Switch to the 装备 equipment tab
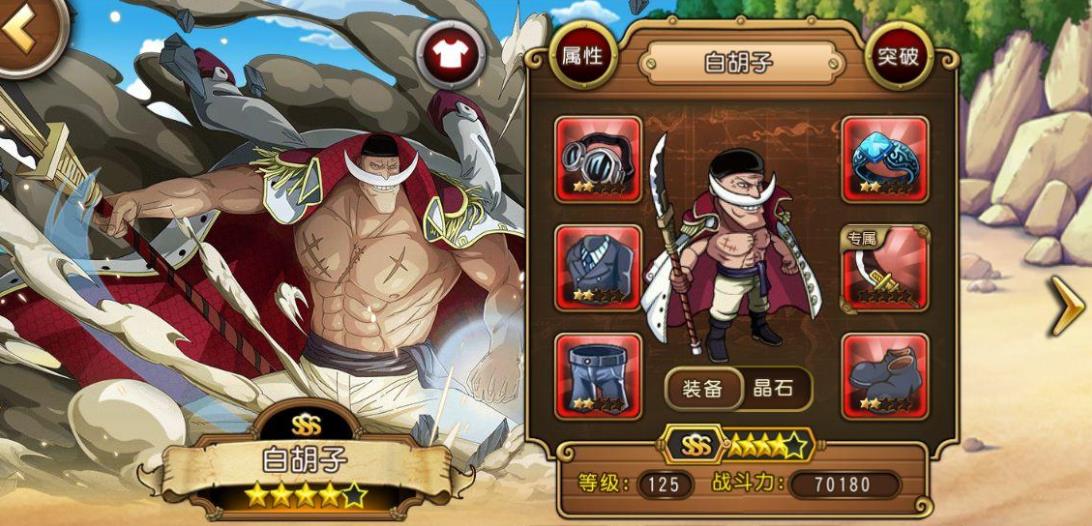Screen dimensions: 1092x526 (702, 389)
